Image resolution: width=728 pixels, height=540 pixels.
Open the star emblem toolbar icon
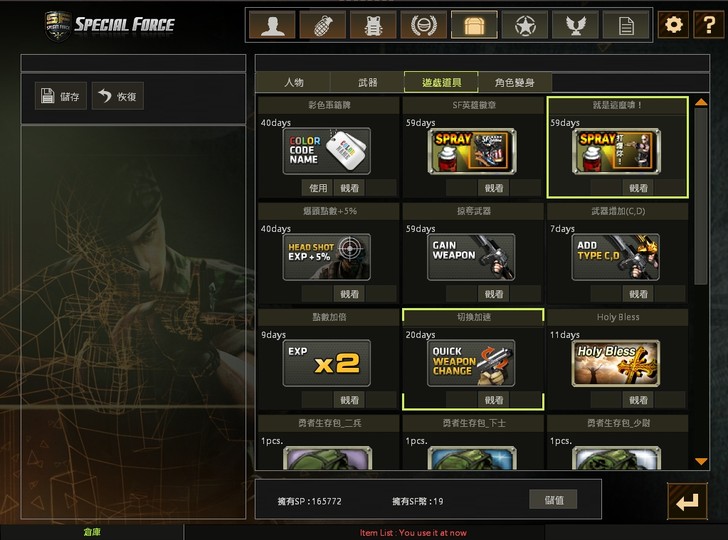[x=524, y=25]
